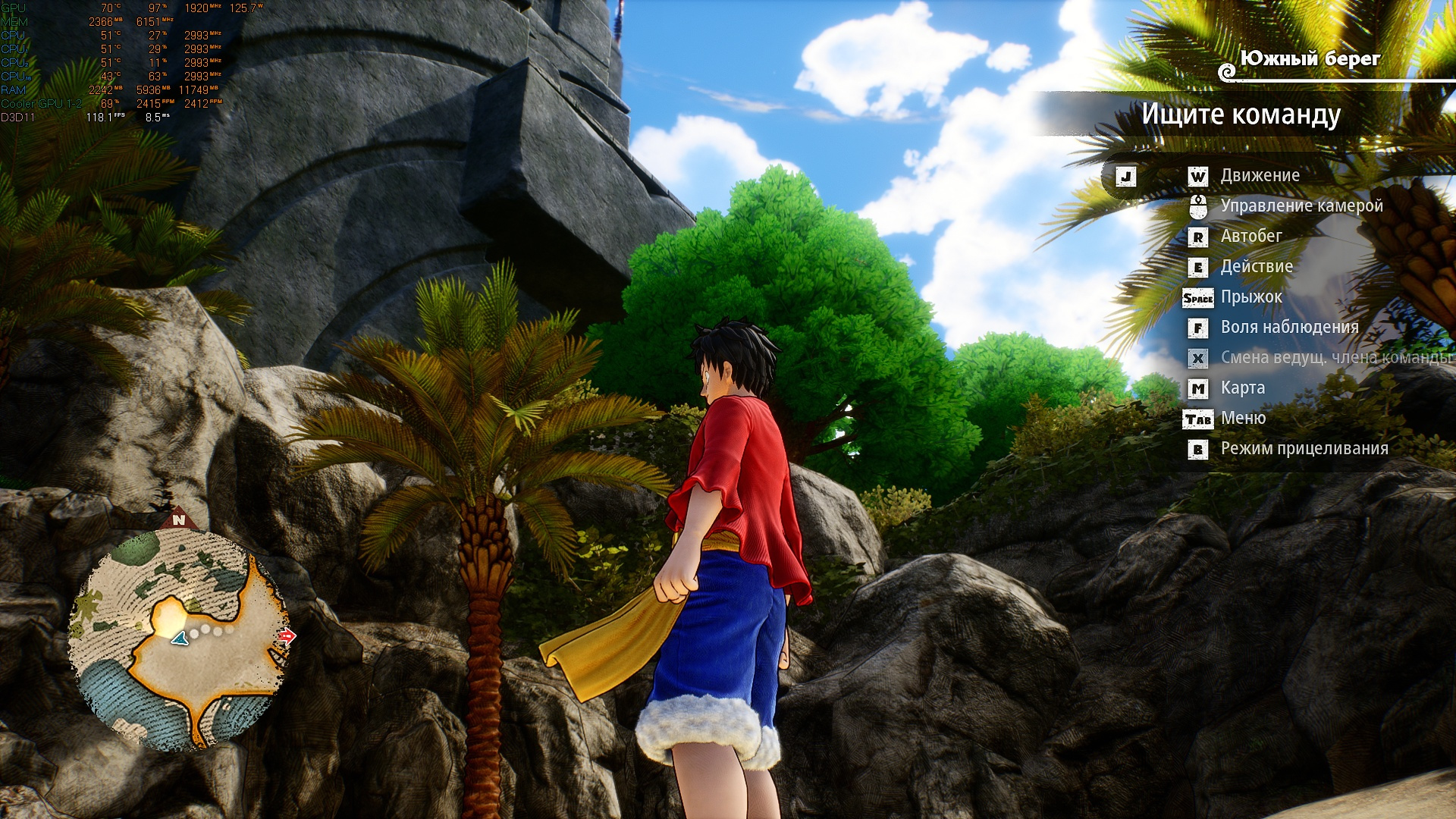Click the "Ищите команду" objective tracker
Viewport: 1456px width, 819px height.
pos(1241,115)
